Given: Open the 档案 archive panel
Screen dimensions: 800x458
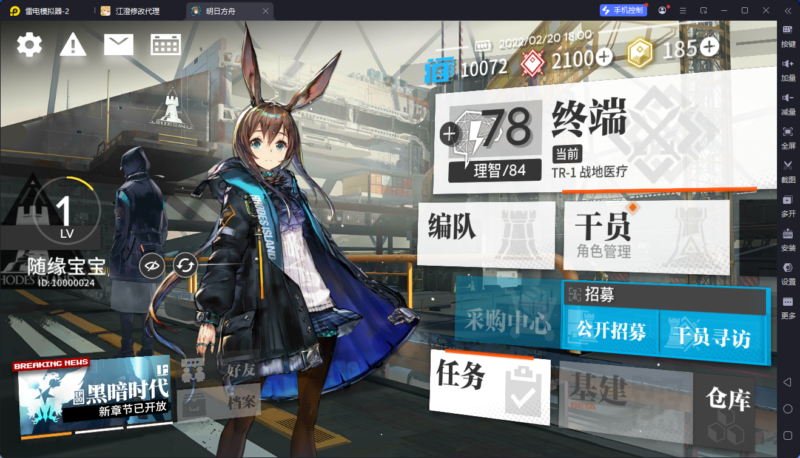Looking at the screenshot, I should tap(235, 403).
